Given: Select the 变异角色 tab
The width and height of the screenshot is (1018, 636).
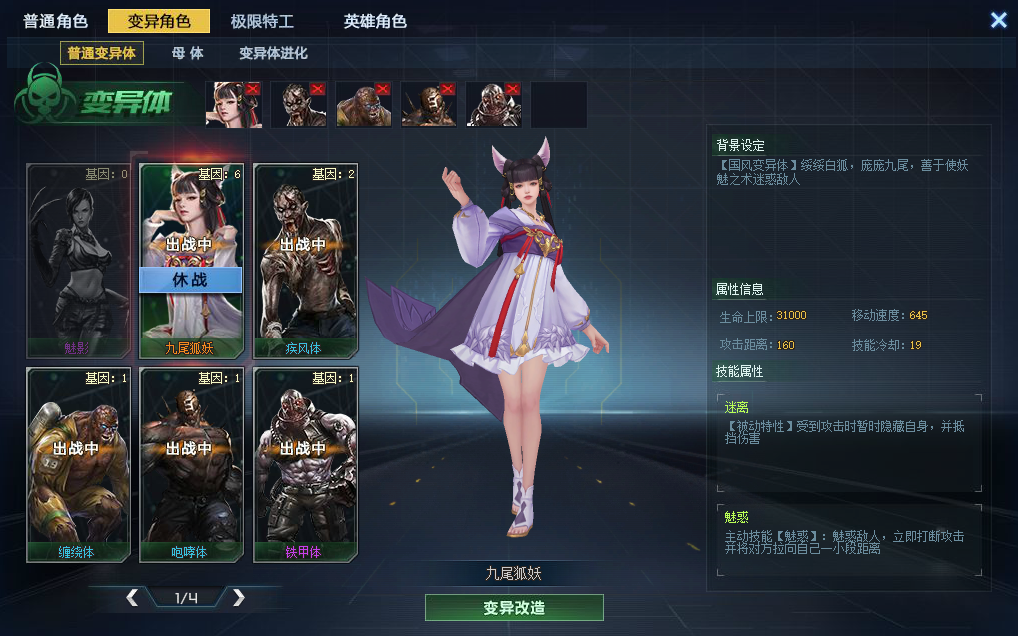Looking at the screenshot, I should point(159,21).
